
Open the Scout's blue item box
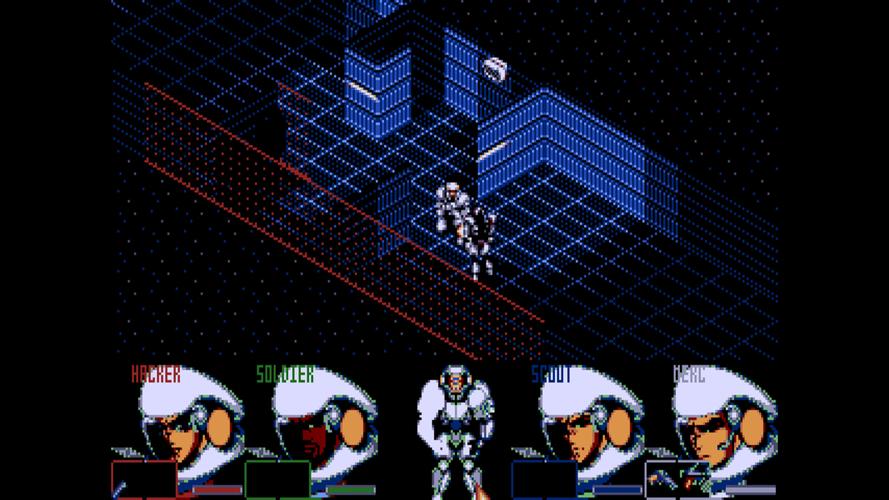(x=544, y=479)
